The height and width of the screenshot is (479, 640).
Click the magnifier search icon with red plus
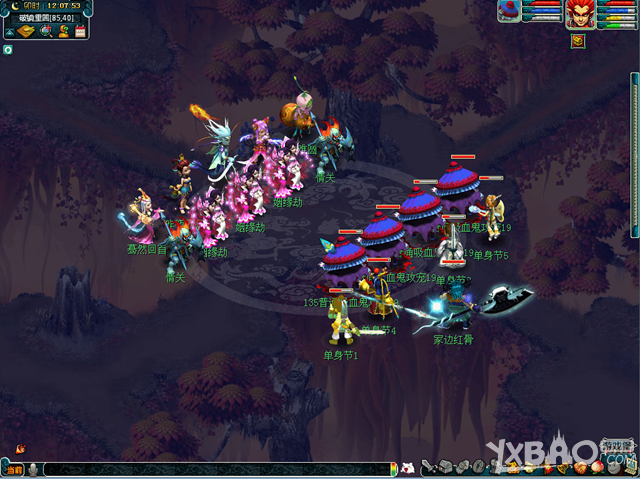[45, 31]
